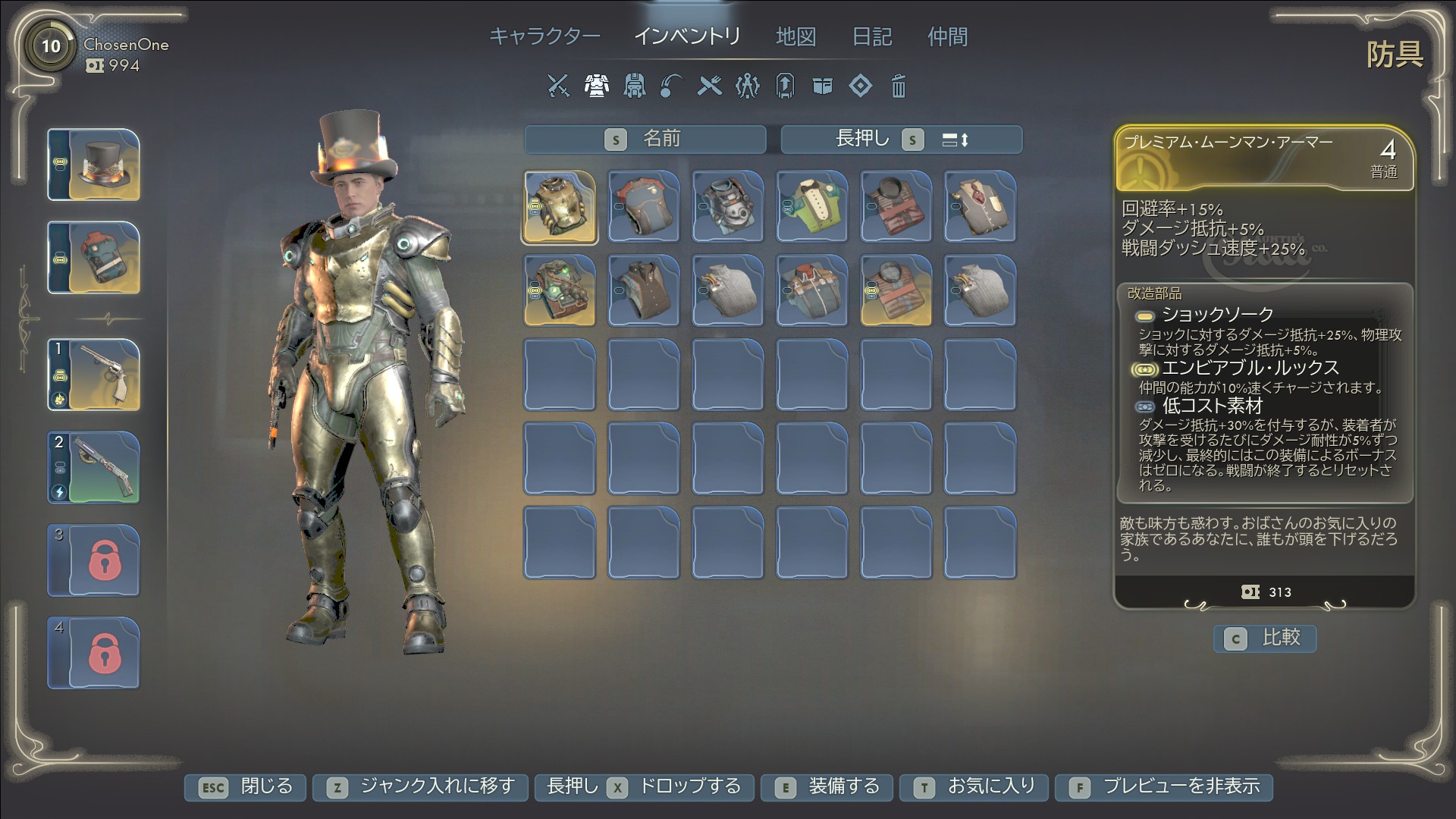Switch to the キャラクター tab

click(544, 36)
